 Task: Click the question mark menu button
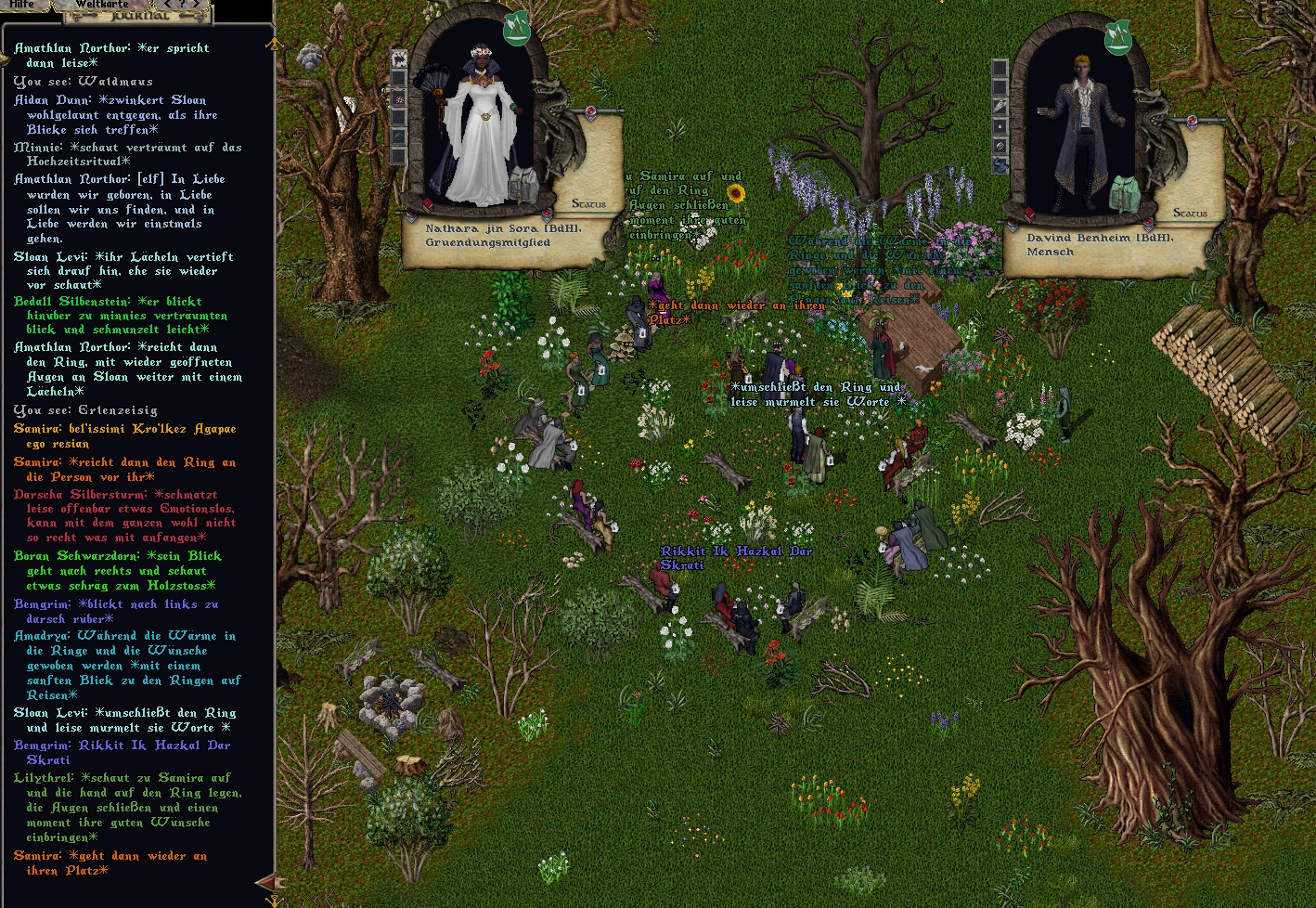[x=182, y=5]
